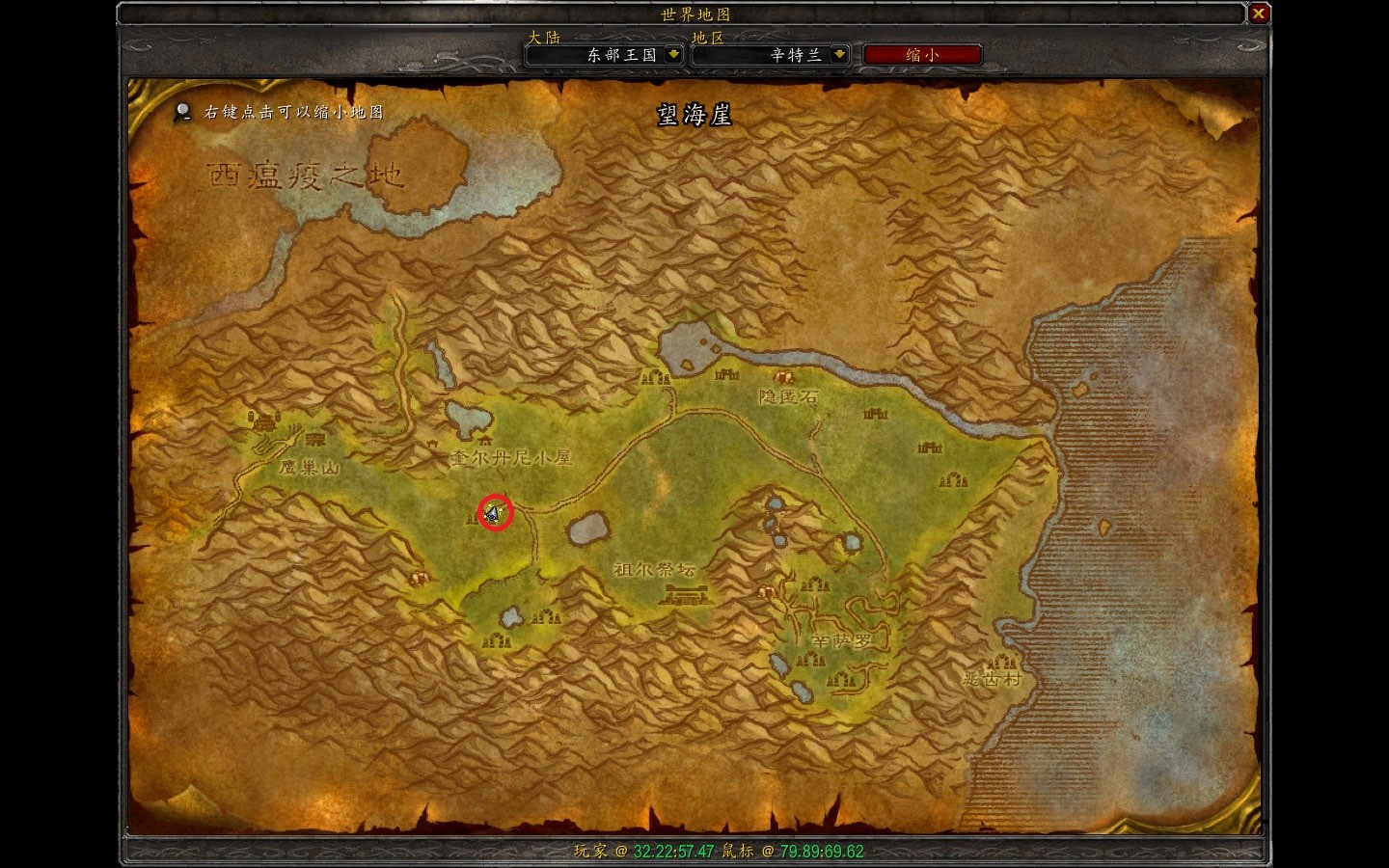
Task: Close the world map window
Action: point(1258,14)
